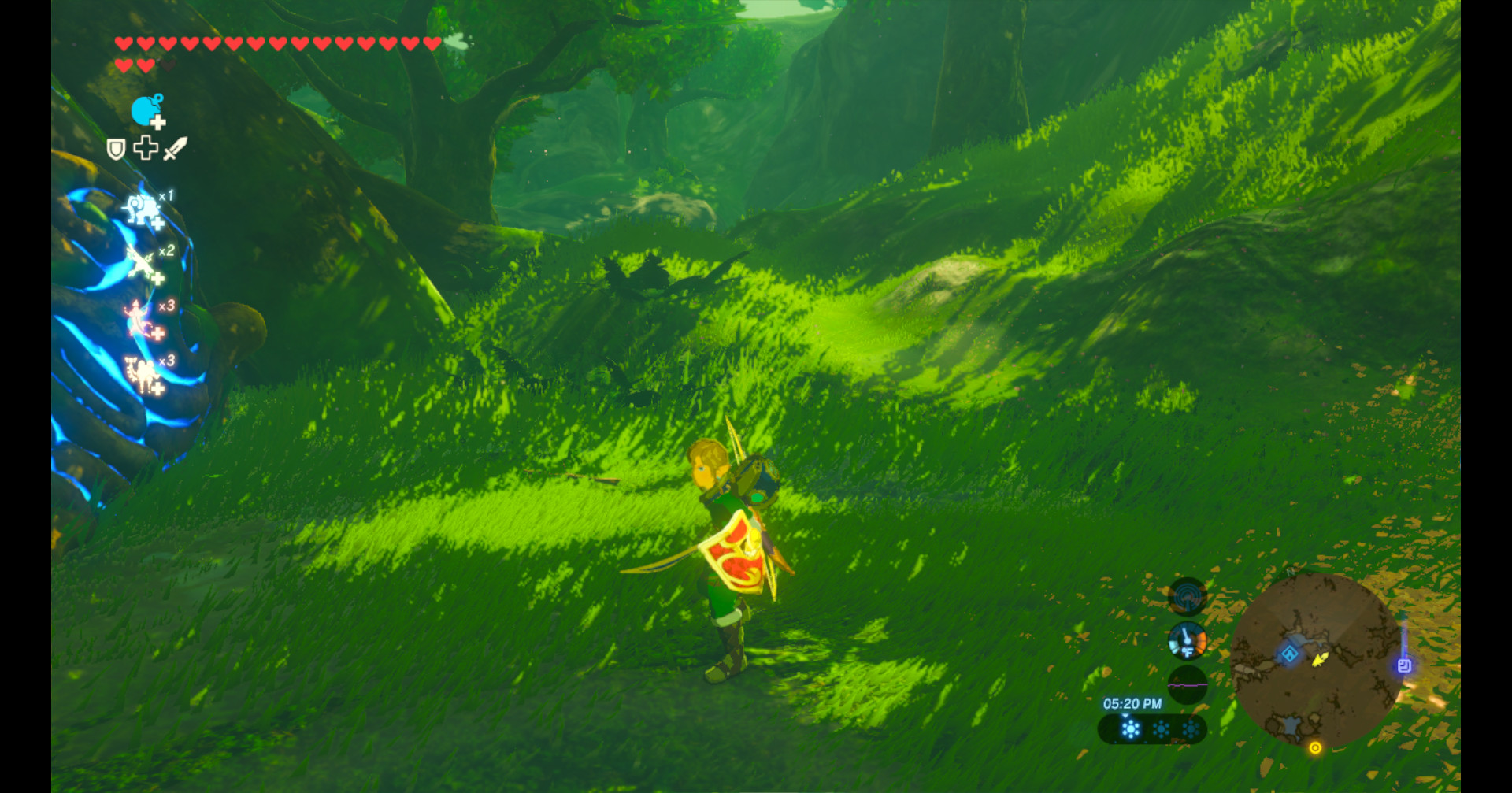
Task: Select the x1 construct summon icon
Action: [143, 210]
